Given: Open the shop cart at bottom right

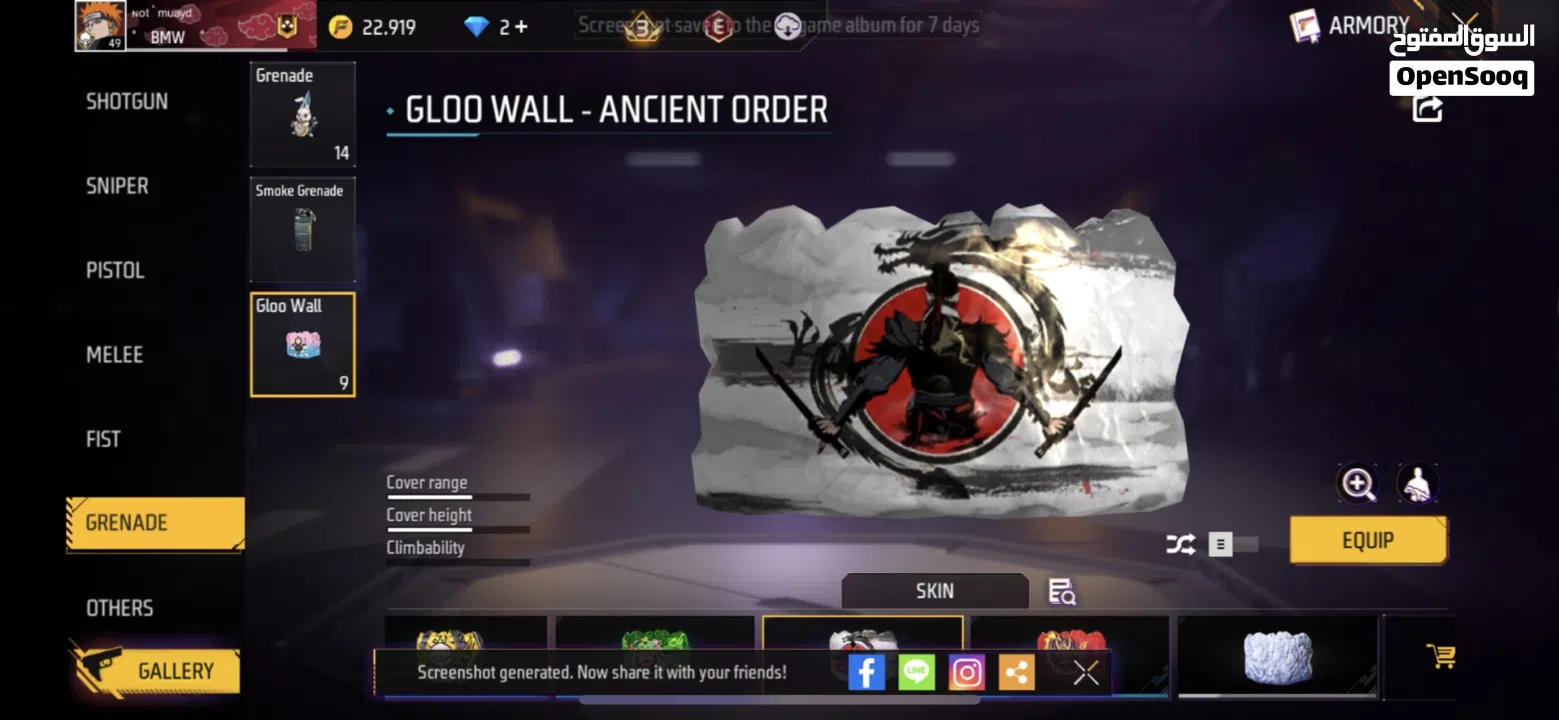Looking at the screenshot, I should pyautogui.click(x=1440, y=655).
